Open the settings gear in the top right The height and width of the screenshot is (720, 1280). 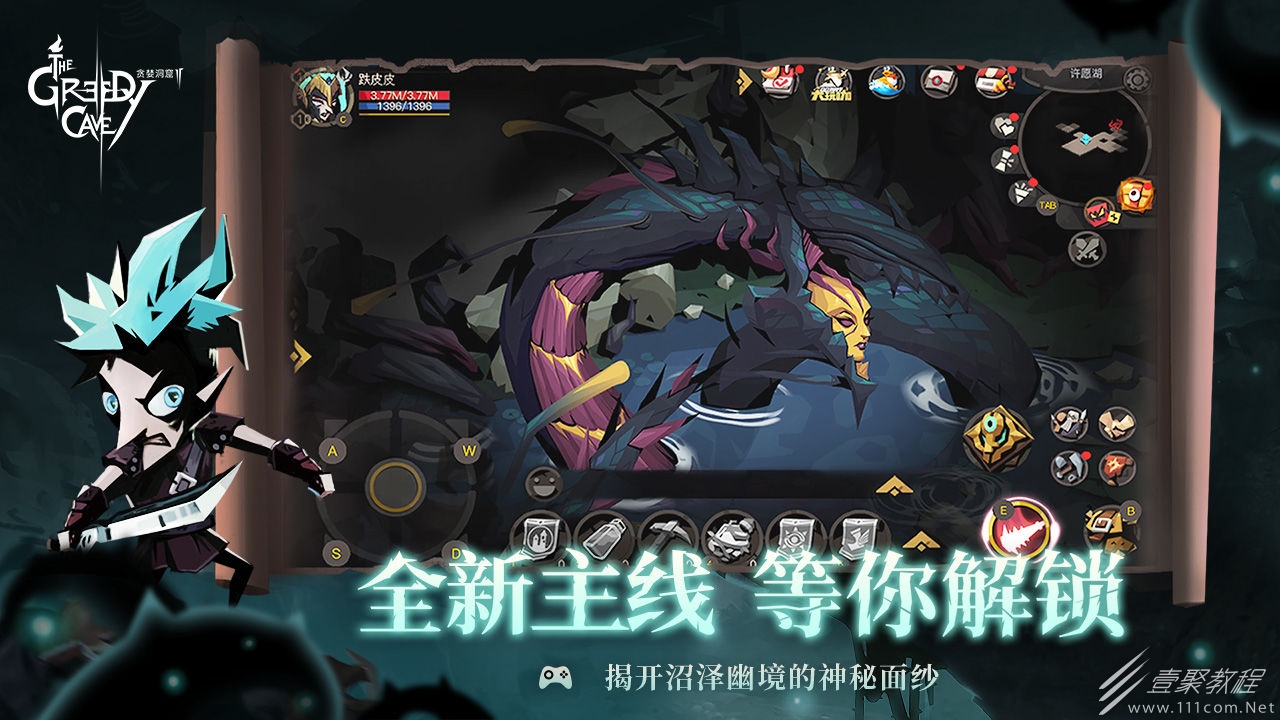1137,79
